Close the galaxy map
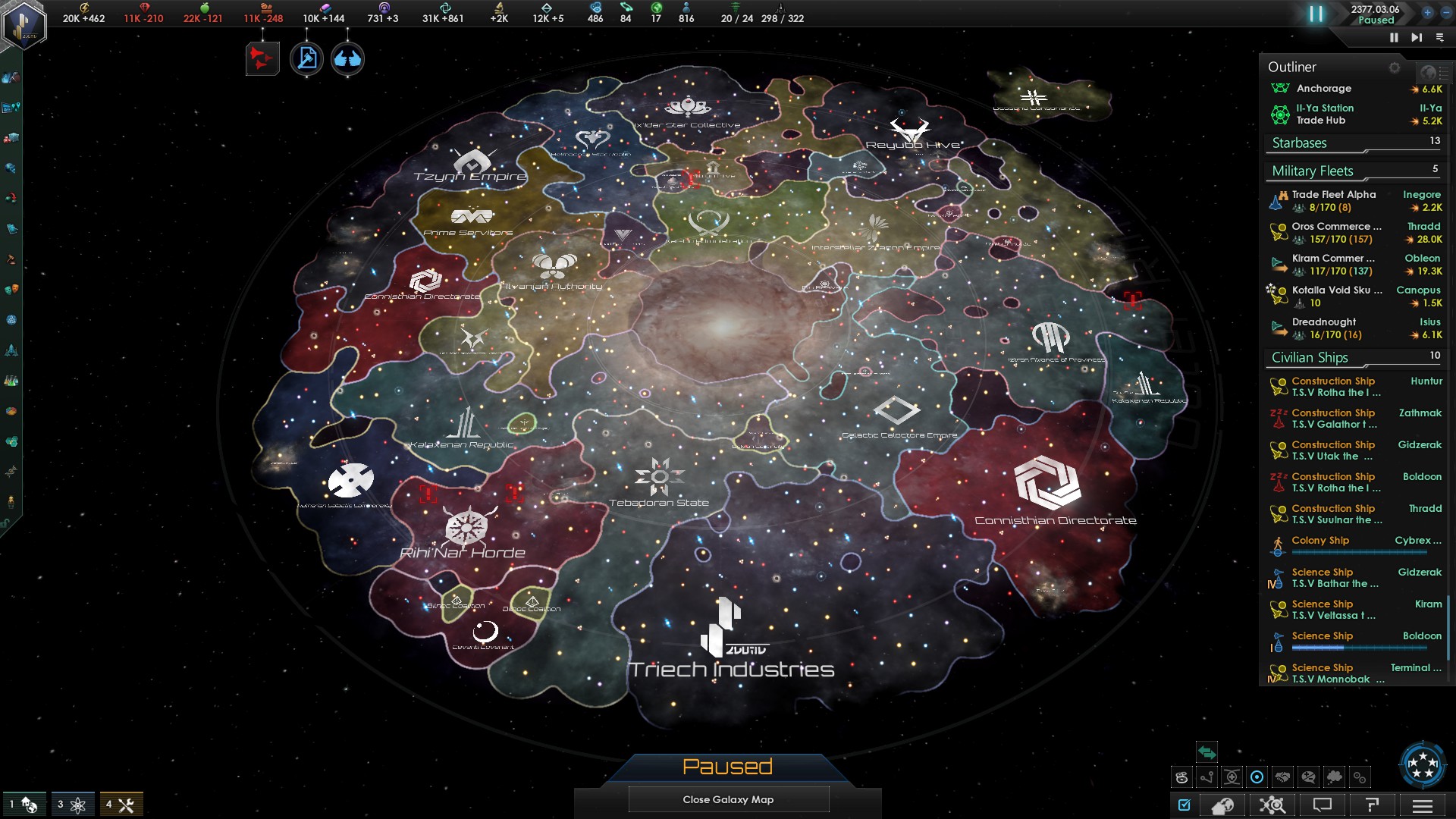1456x819 pixels. pos(728,799)
